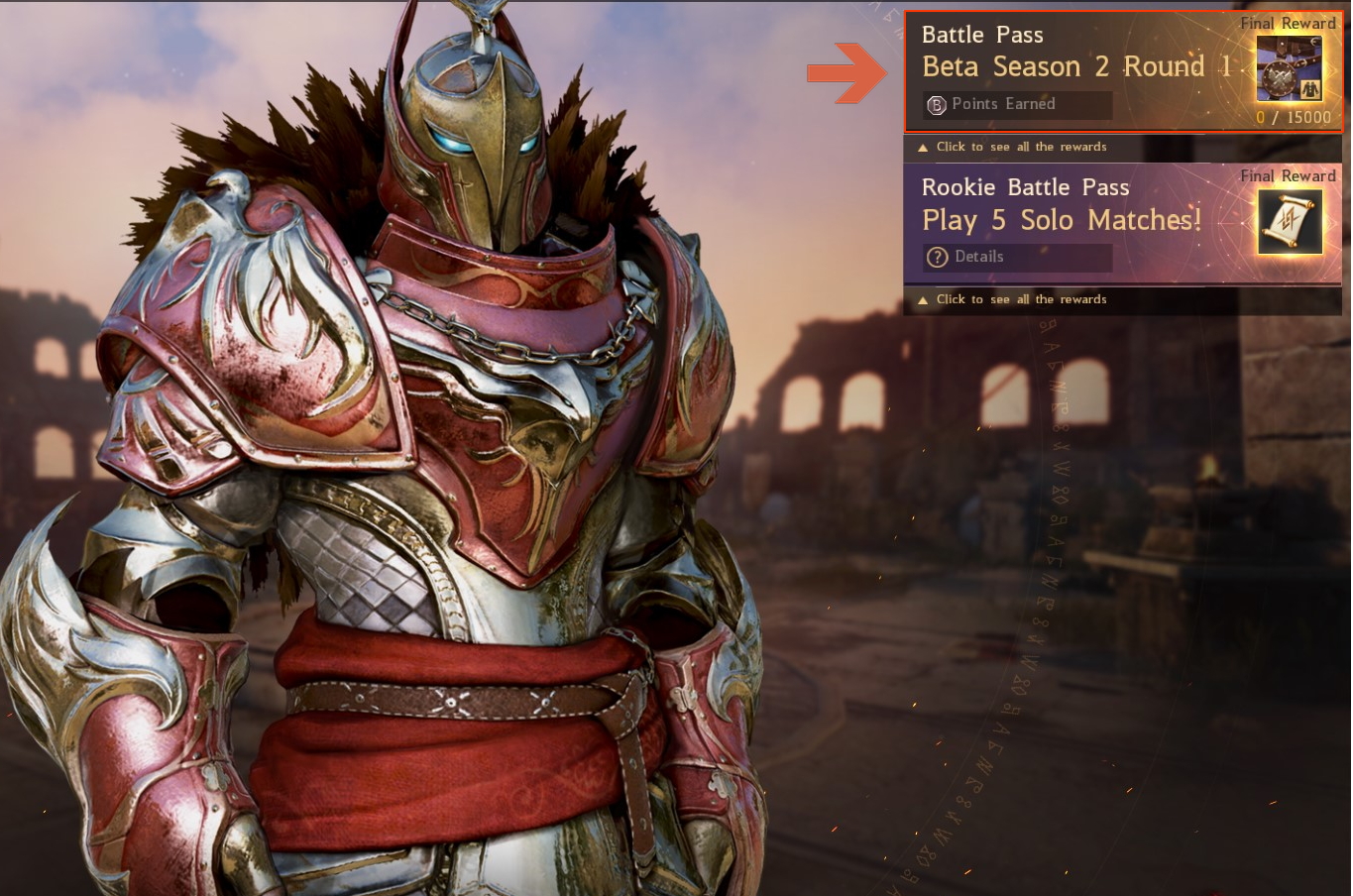Expand all rewards under the Beta Season pass
Image resolution: width=1353 pixels, height=896 pixels.
1021,147
